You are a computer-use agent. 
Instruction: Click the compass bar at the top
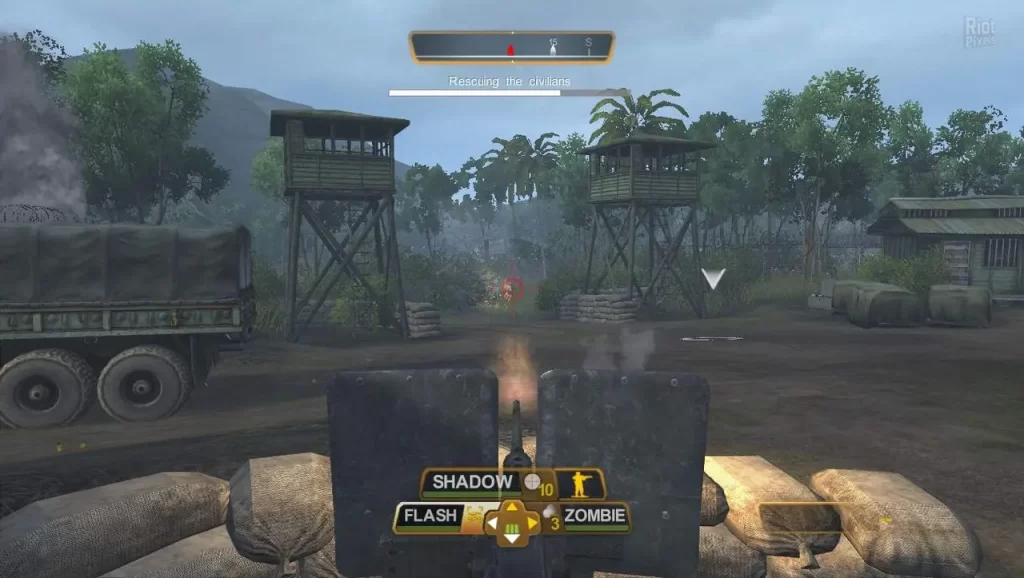click(x=511, y=47)
